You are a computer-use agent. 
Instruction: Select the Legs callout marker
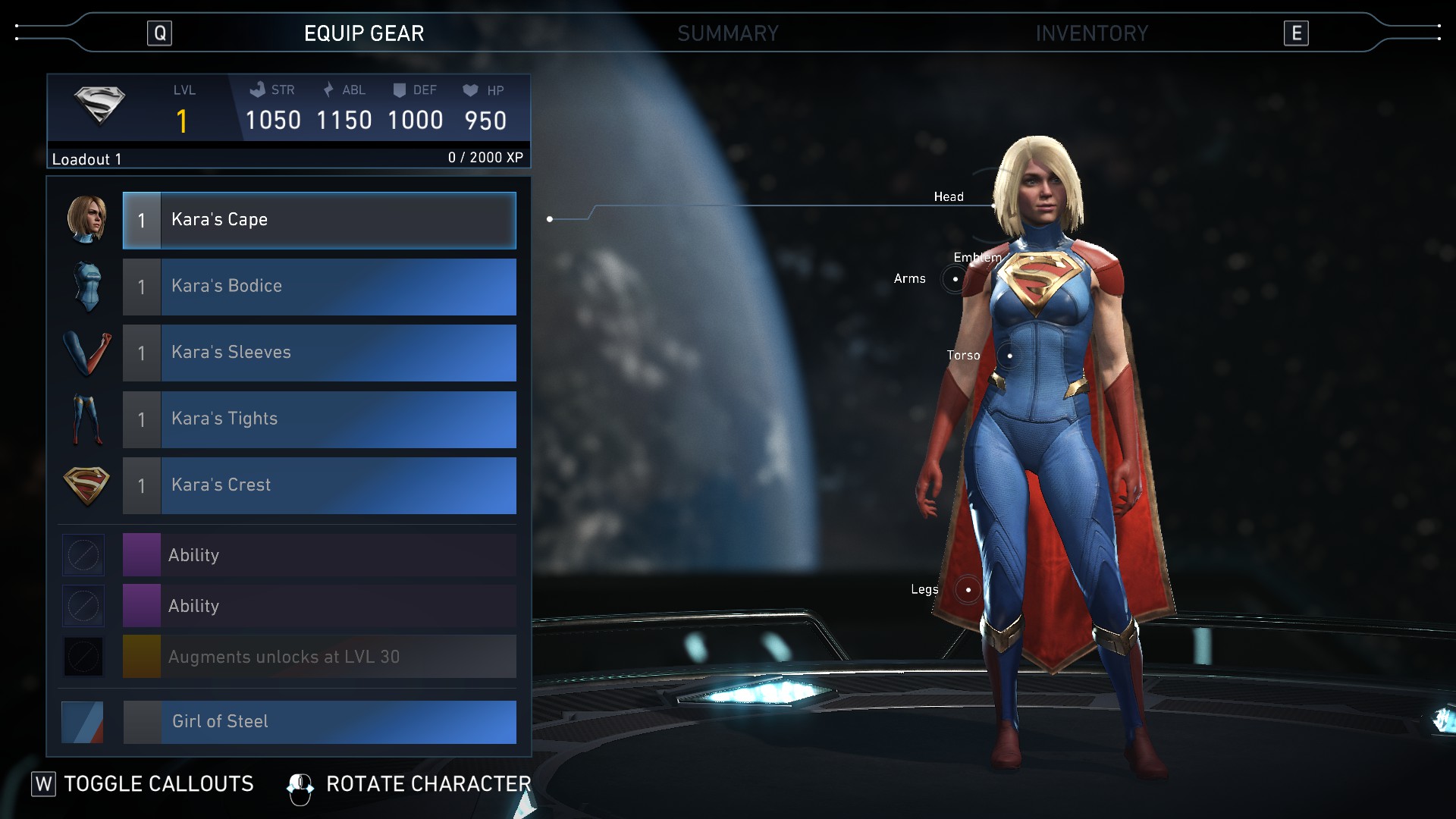tap(968, 589)
